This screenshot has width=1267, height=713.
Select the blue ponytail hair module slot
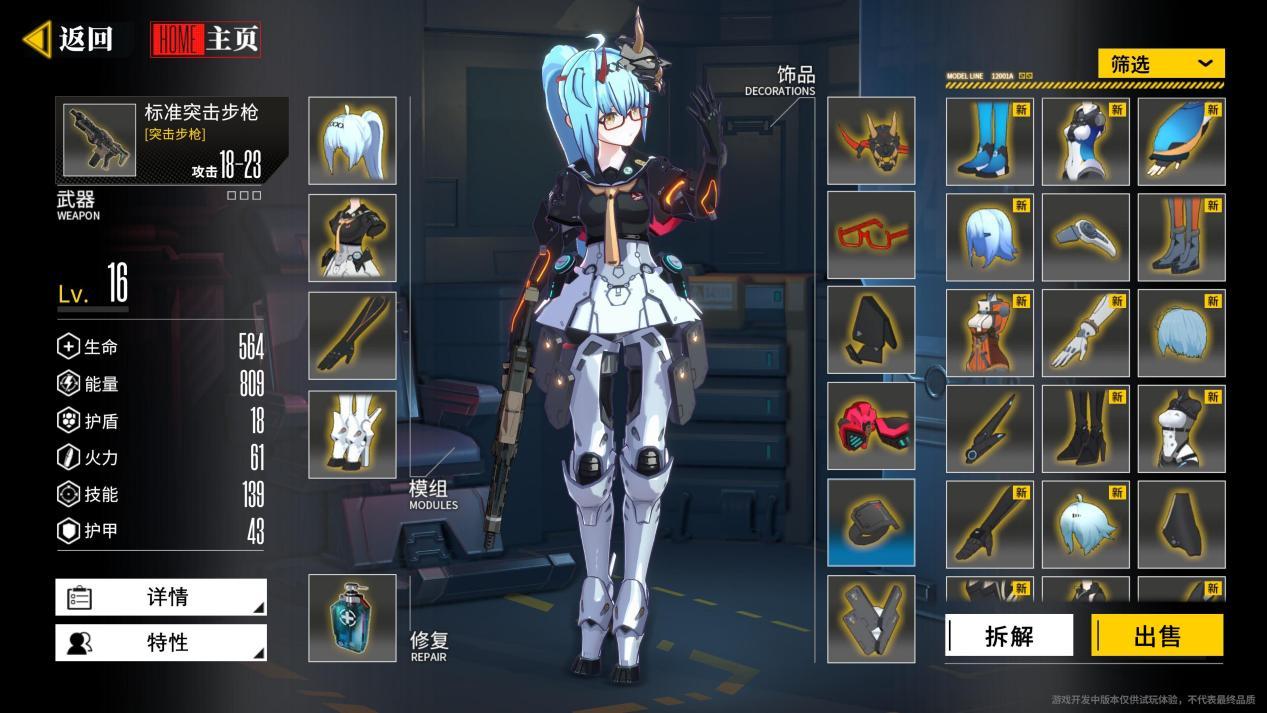(x=352, y=141)
